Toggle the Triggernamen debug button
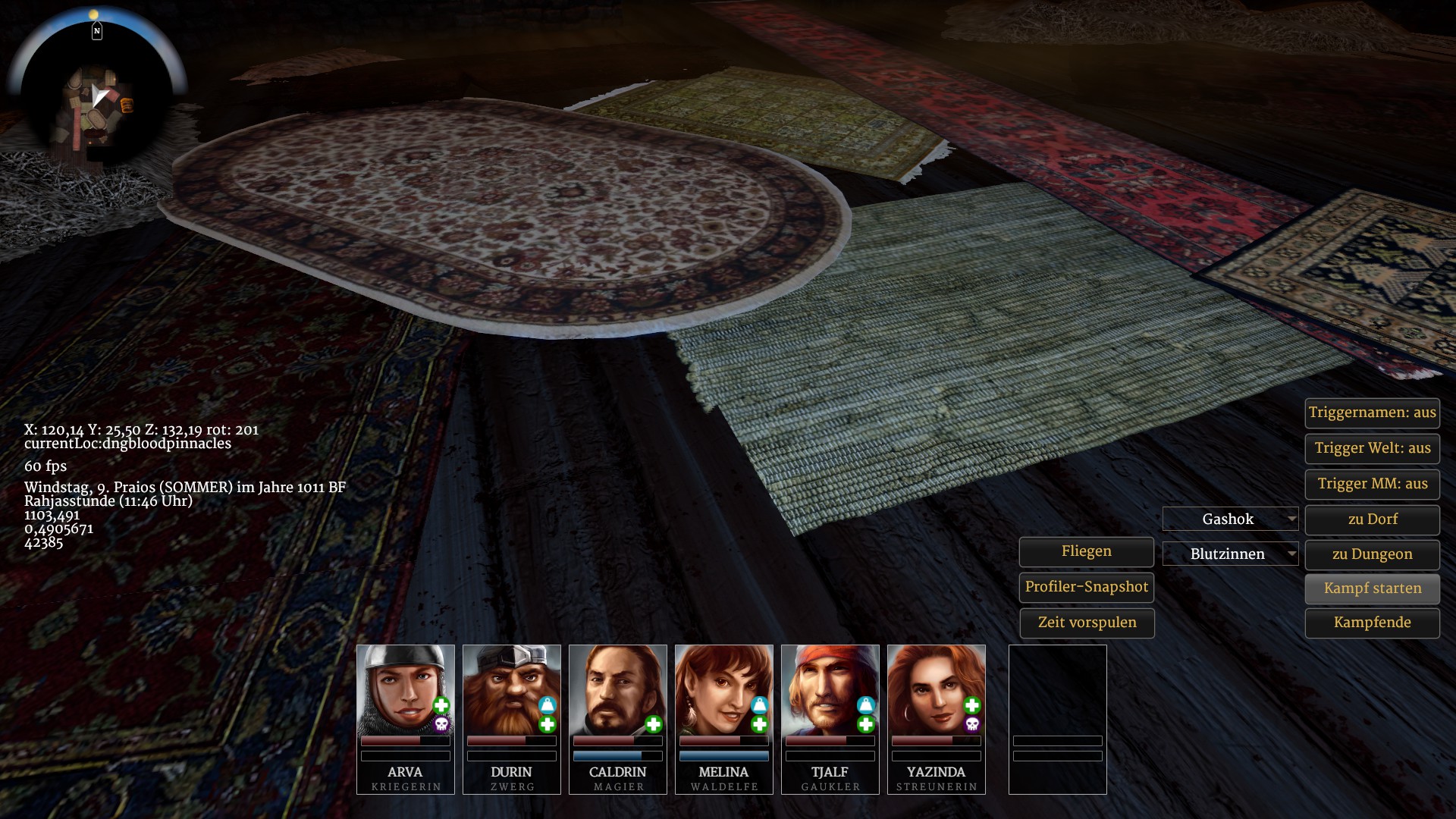The height and width of the screenshot is (819, 1456). pyautogui.click(x=1372, y=413)
